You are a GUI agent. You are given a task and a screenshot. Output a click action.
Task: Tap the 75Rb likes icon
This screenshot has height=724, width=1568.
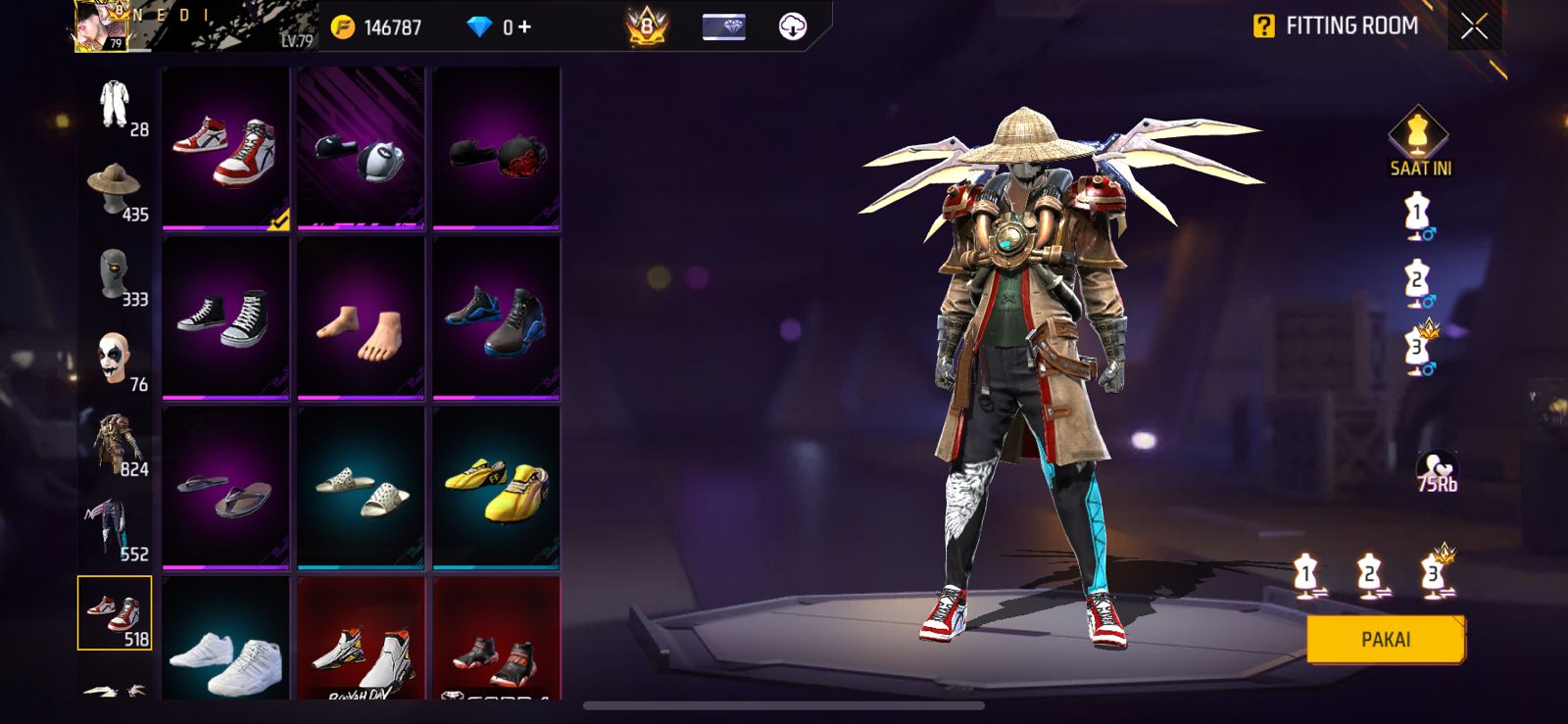(x=1437, y=471)
